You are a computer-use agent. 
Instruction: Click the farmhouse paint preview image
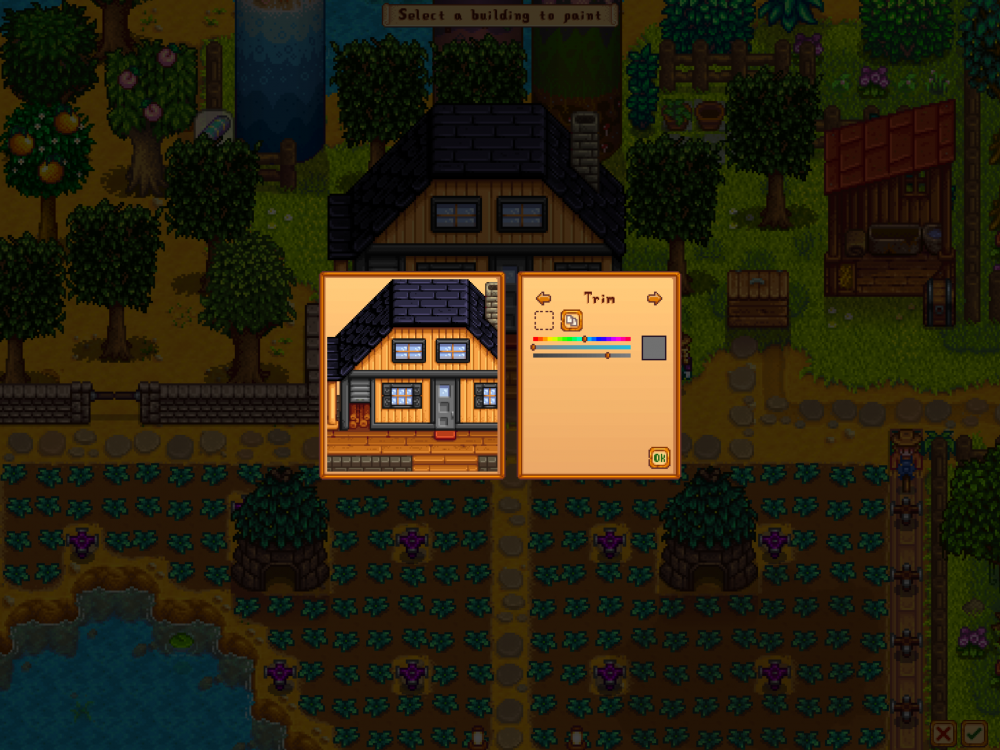coord(412,375)
